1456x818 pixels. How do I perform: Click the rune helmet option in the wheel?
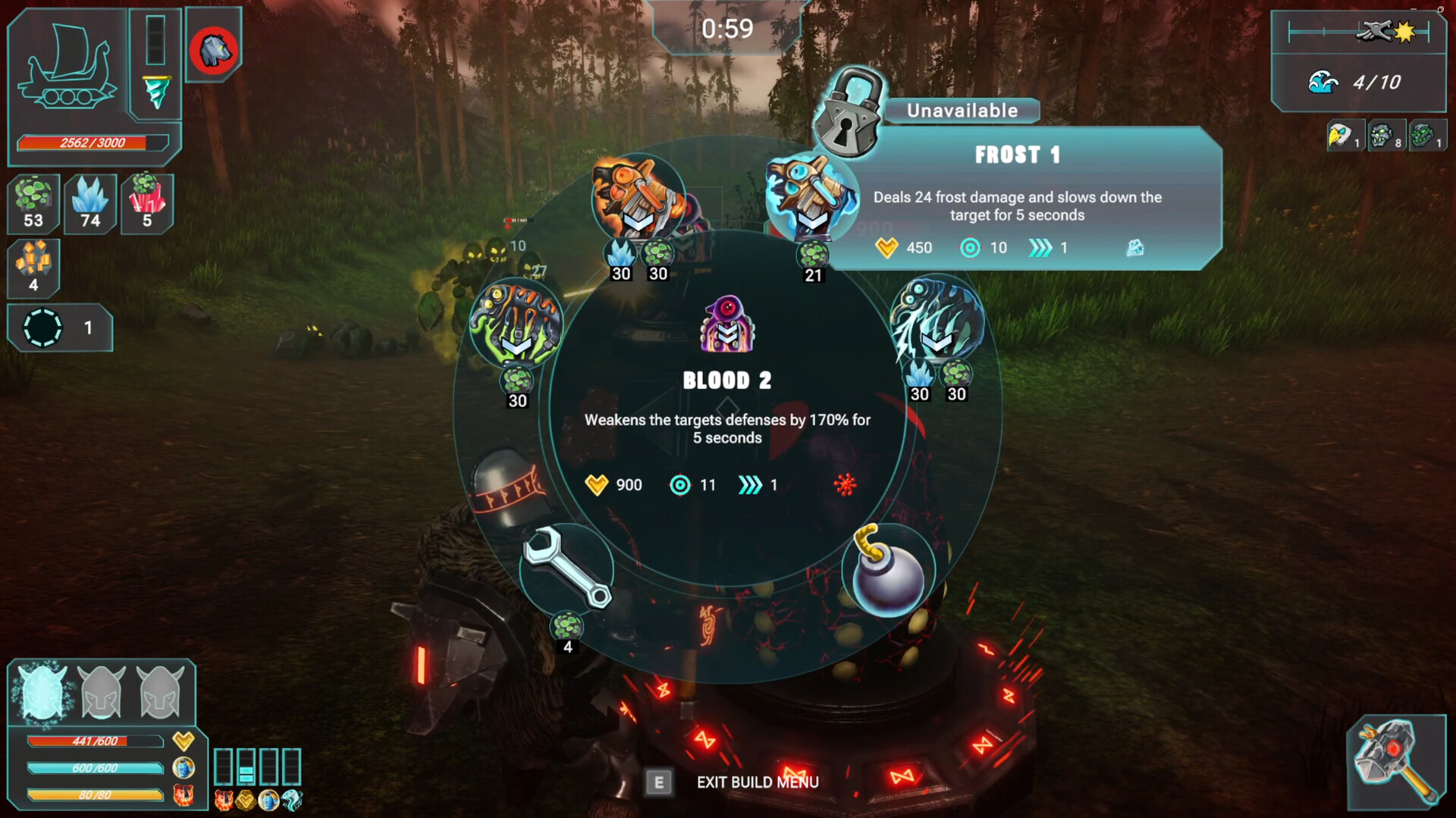[507, 487]
